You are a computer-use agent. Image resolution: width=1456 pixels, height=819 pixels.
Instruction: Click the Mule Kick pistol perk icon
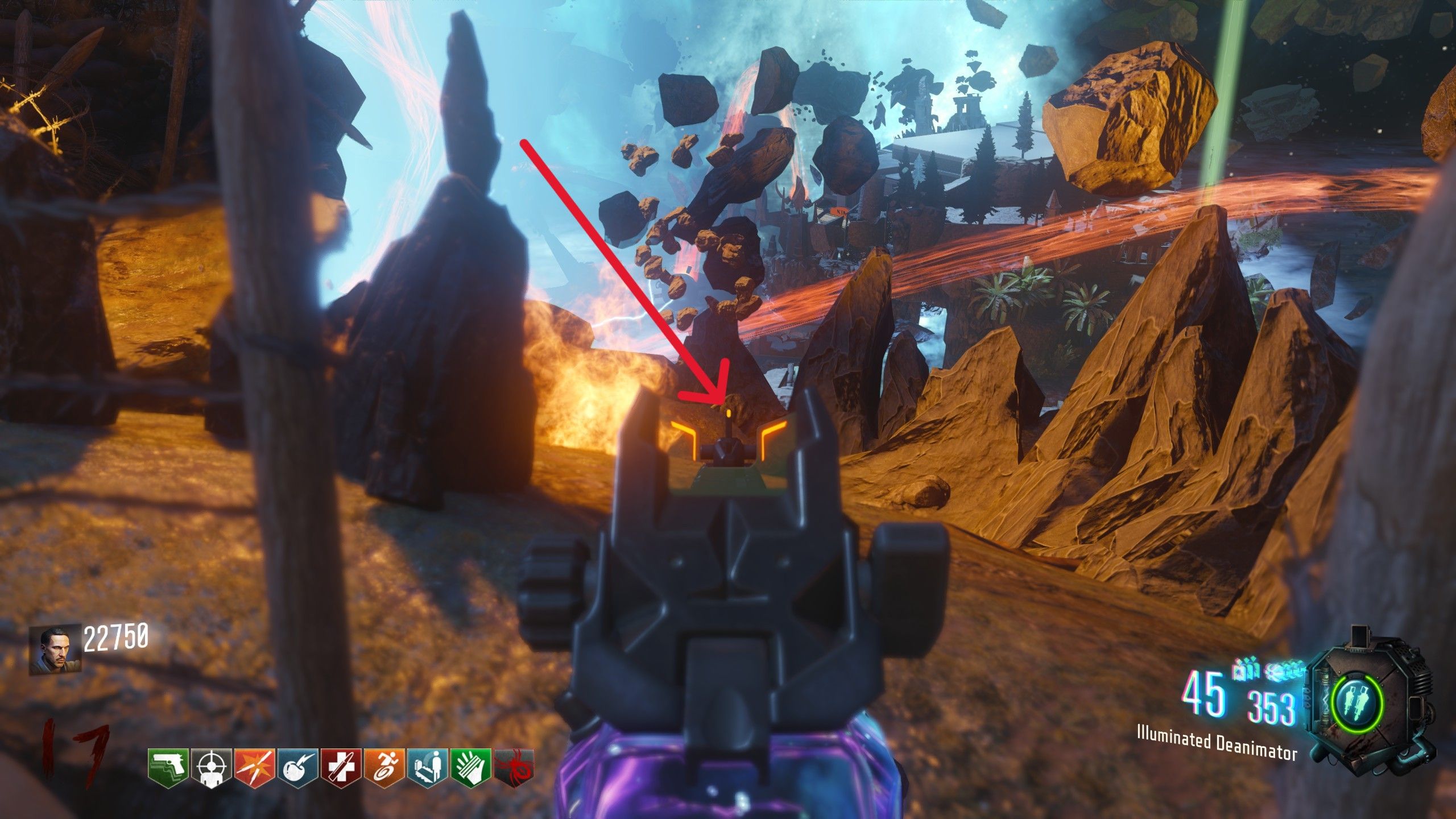tap(168, 768)
